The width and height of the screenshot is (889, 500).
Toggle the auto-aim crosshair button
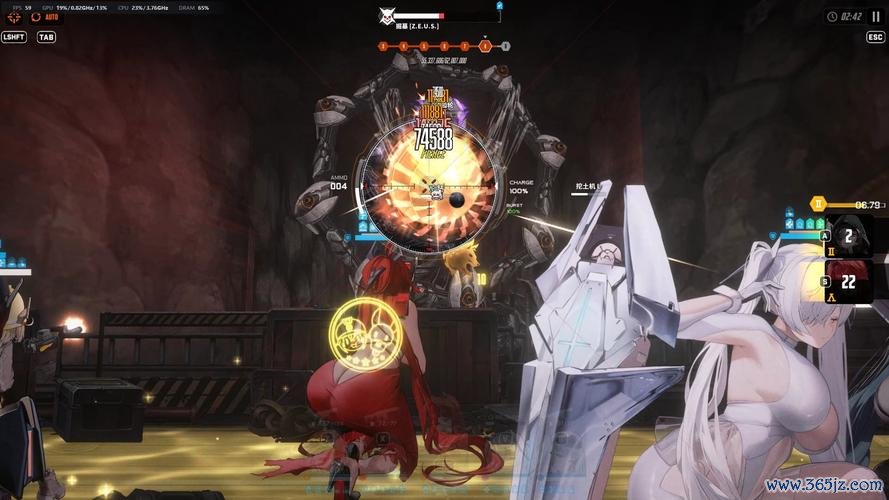click(x=14, y=17)
